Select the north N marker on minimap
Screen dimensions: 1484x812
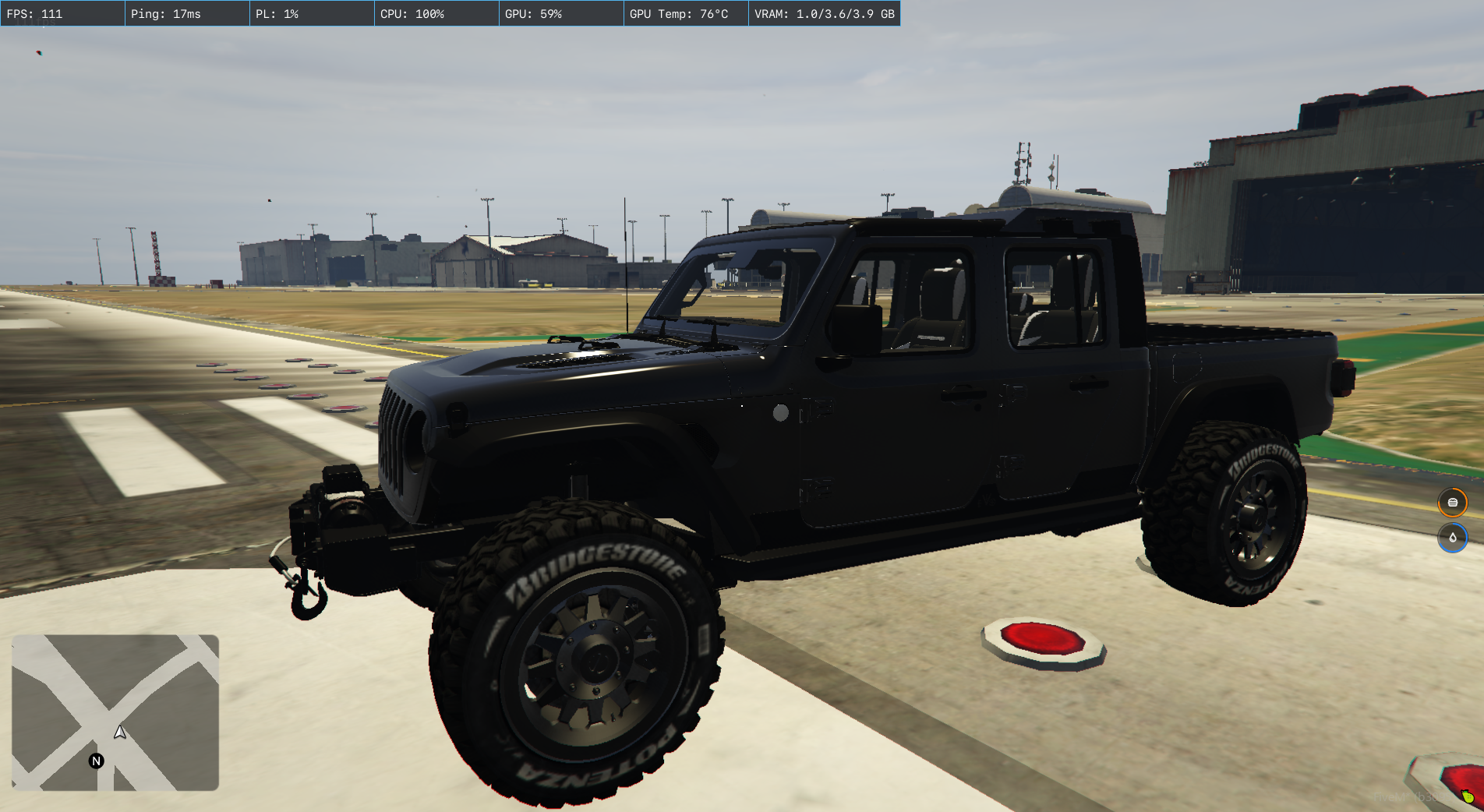97,761
